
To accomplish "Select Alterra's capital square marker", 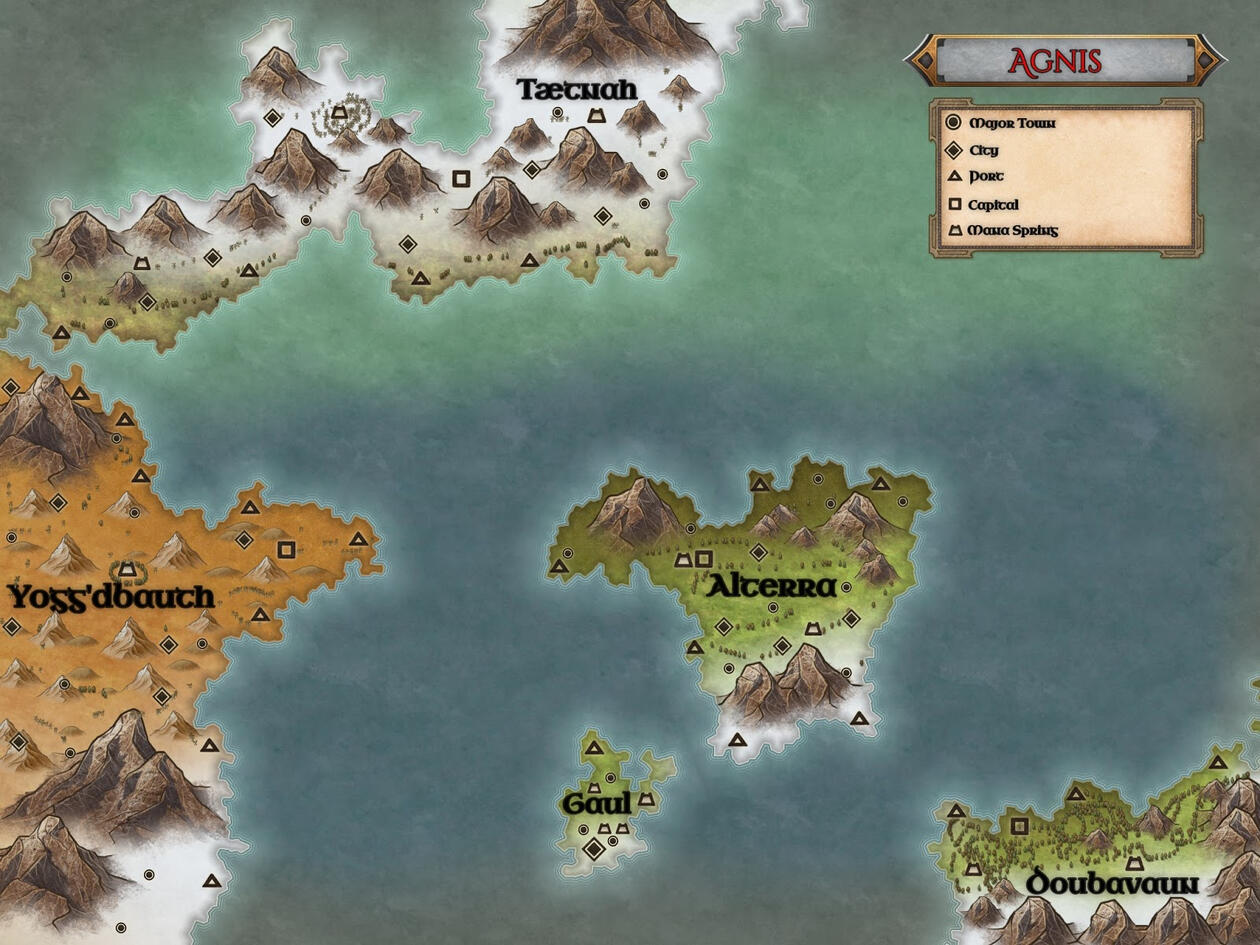I will [x=704, y=559].
